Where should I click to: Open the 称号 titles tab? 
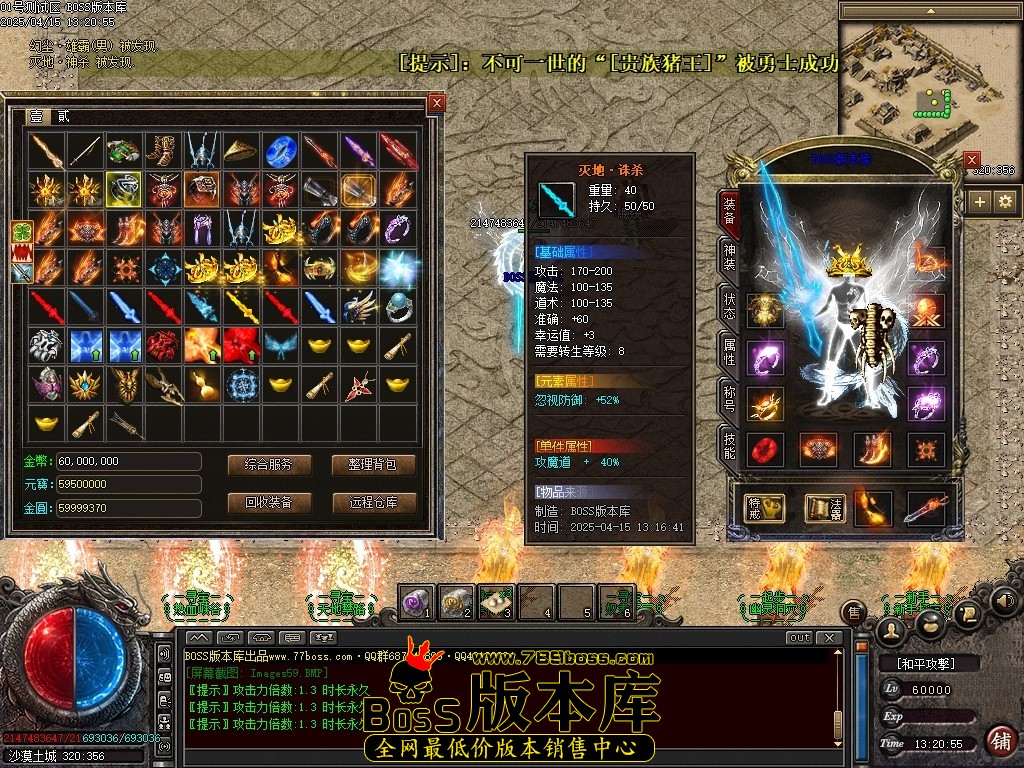pos(730,399)
